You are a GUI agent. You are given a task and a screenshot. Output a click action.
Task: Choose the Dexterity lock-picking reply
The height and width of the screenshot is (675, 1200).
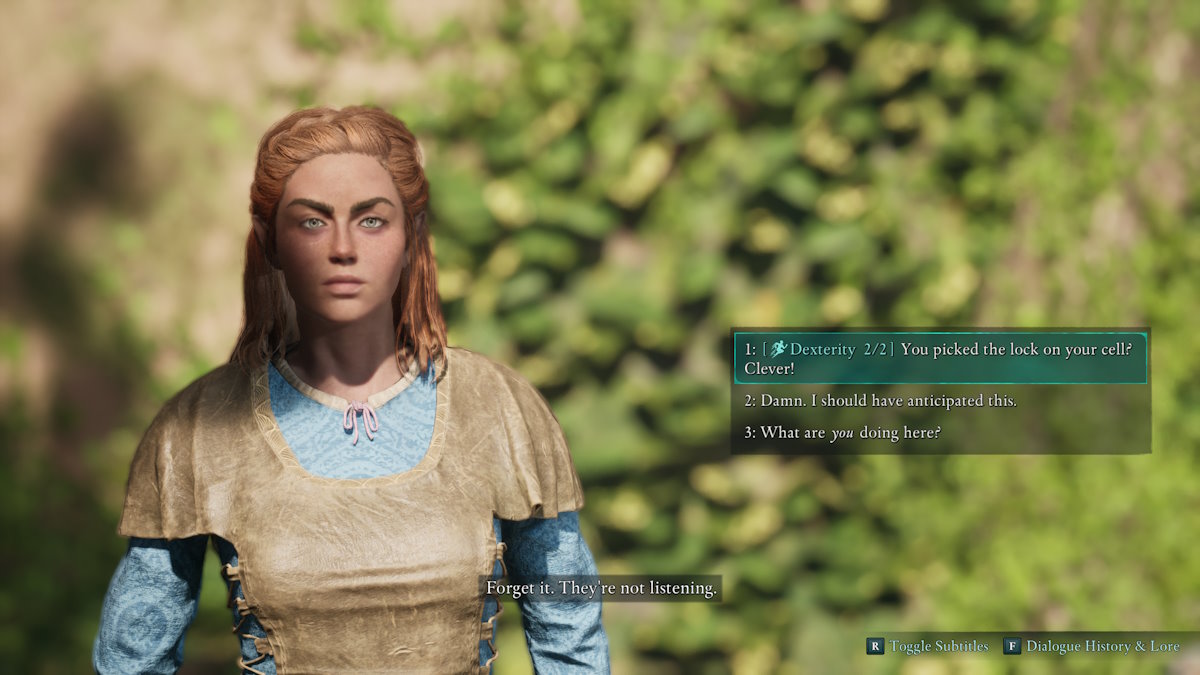coord(940,358)
